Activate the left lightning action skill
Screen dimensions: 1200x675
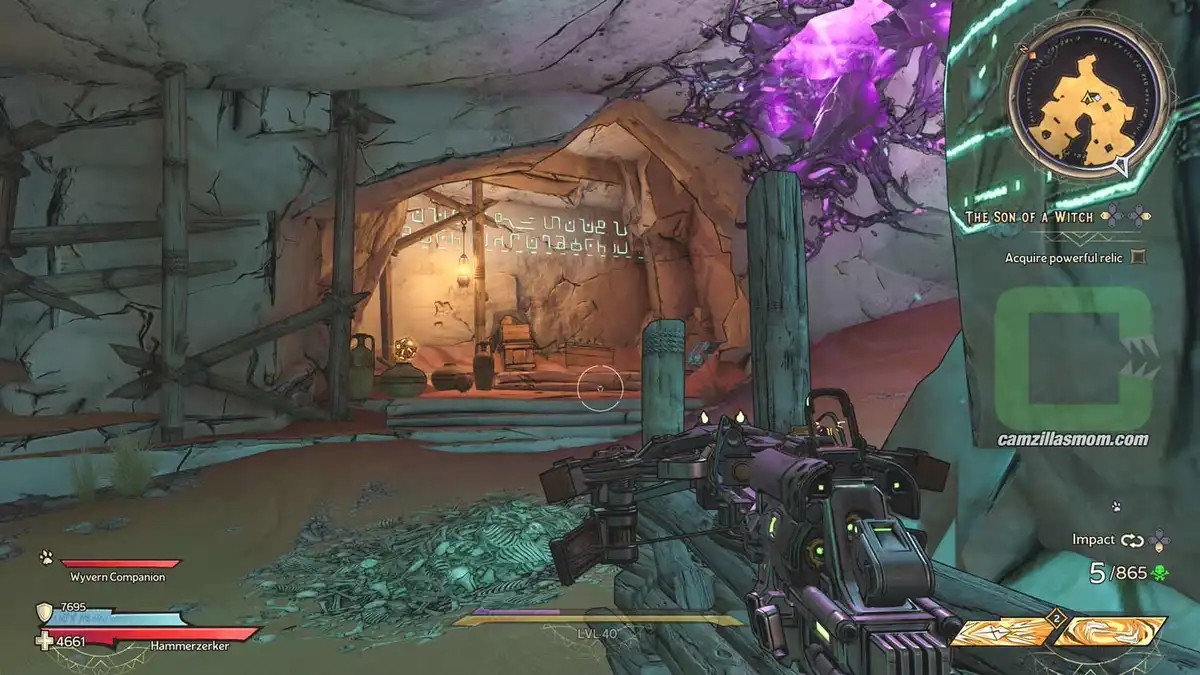pyautogui.click(x=1002, y=632)
